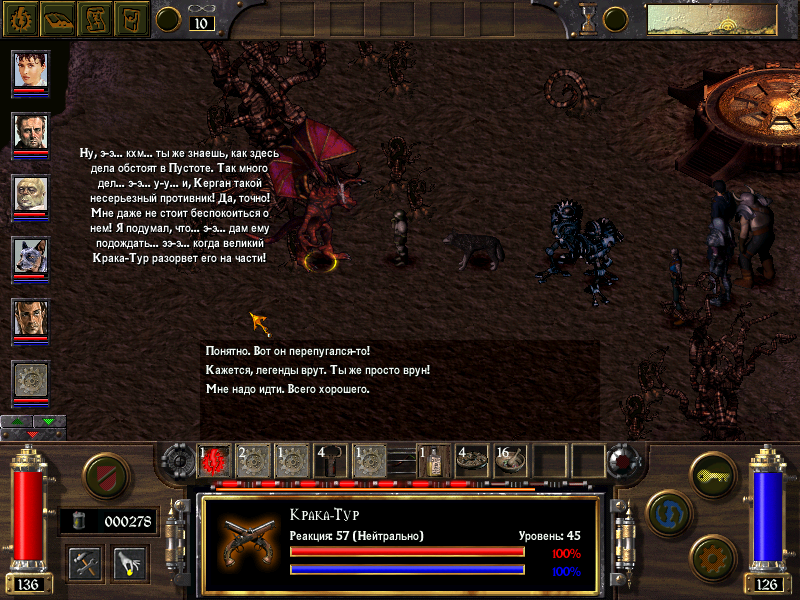Use the red heart hotbar slot
This screenshot has height=600, width=800.
point(215,461)
